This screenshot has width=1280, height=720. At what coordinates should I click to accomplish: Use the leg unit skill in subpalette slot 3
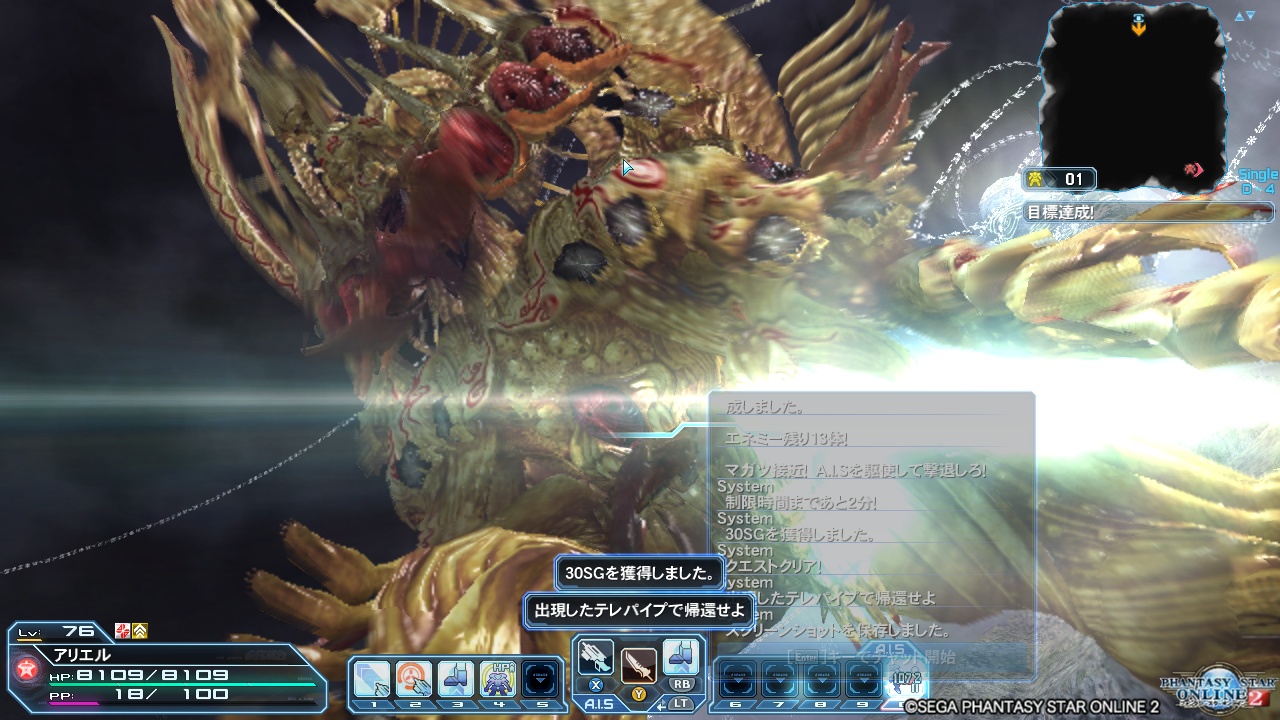click(457, 678)
